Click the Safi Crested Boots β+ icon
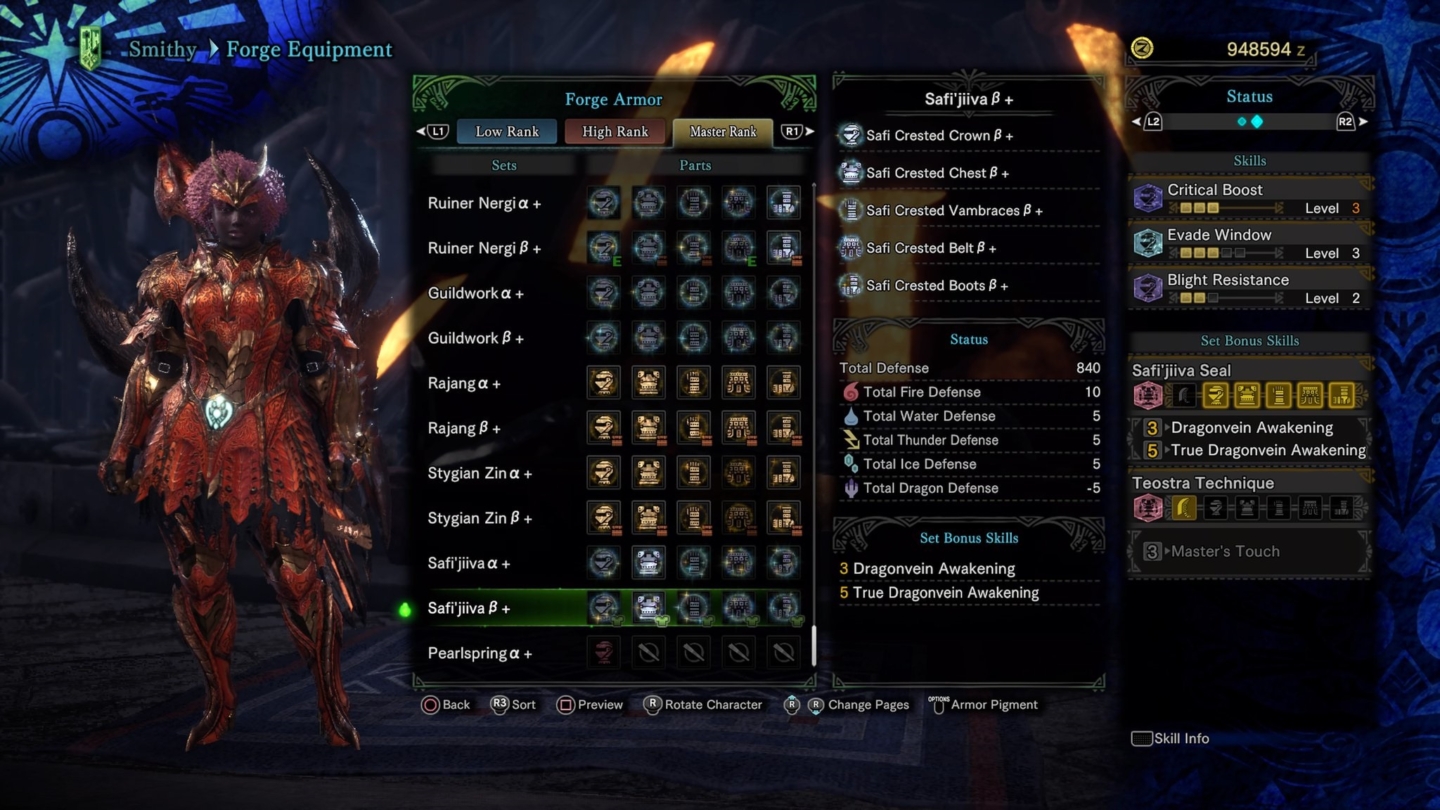 851,285
